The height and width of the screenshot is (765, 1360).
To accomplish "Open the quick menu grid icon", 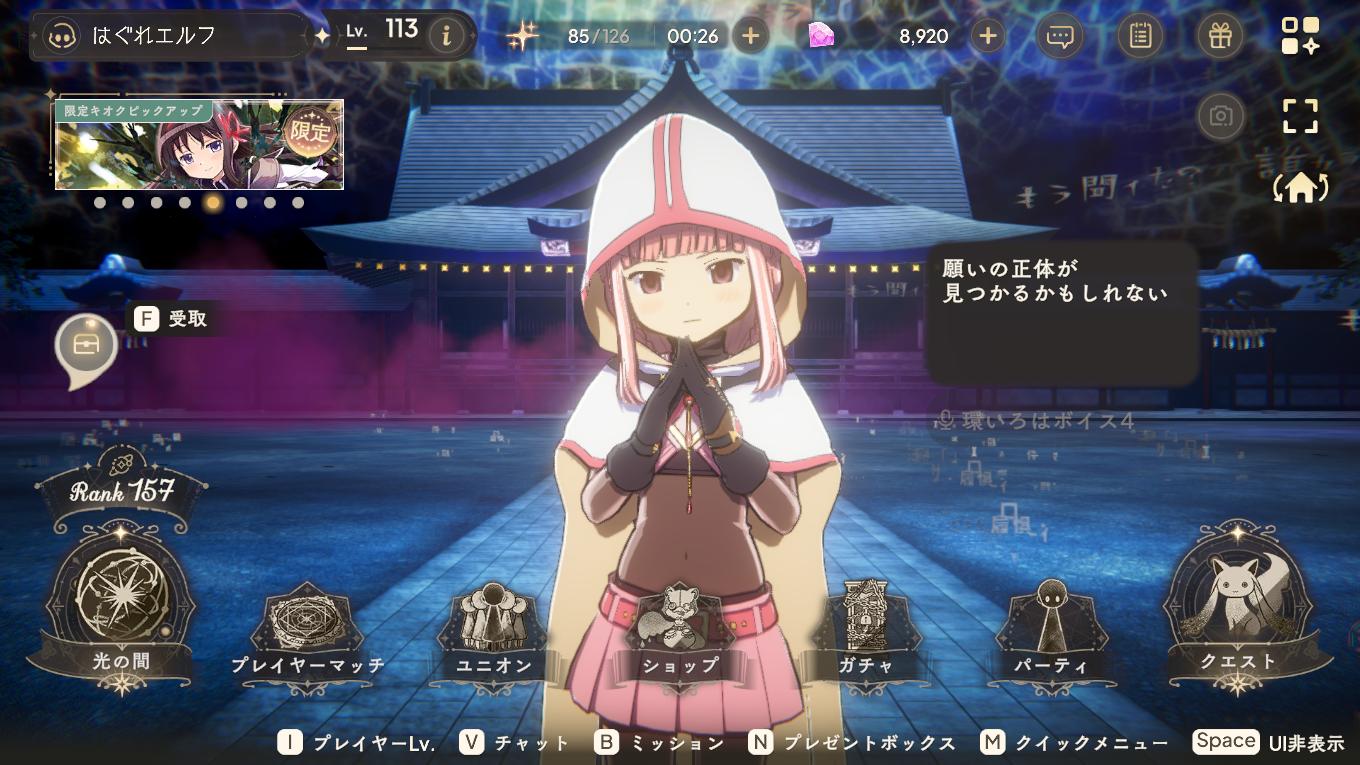I will pos(1300,36).
